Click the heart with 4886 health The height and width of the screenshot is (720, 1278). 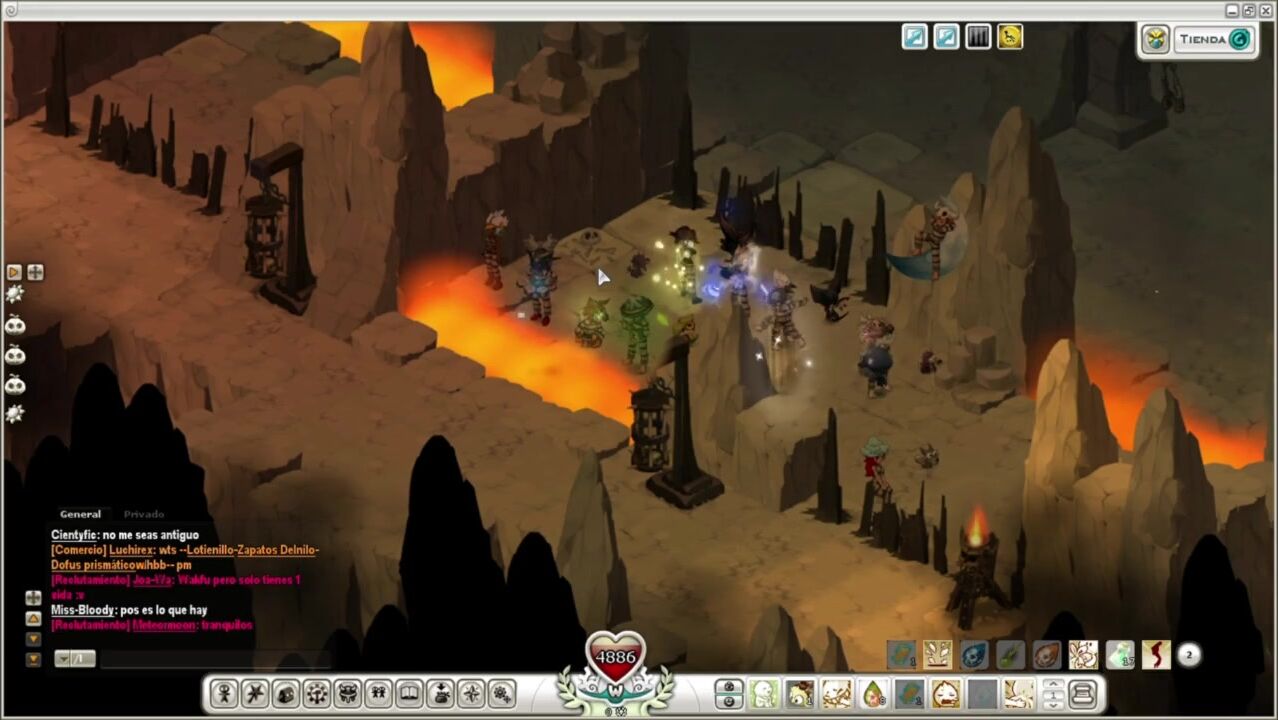point(615,657)
